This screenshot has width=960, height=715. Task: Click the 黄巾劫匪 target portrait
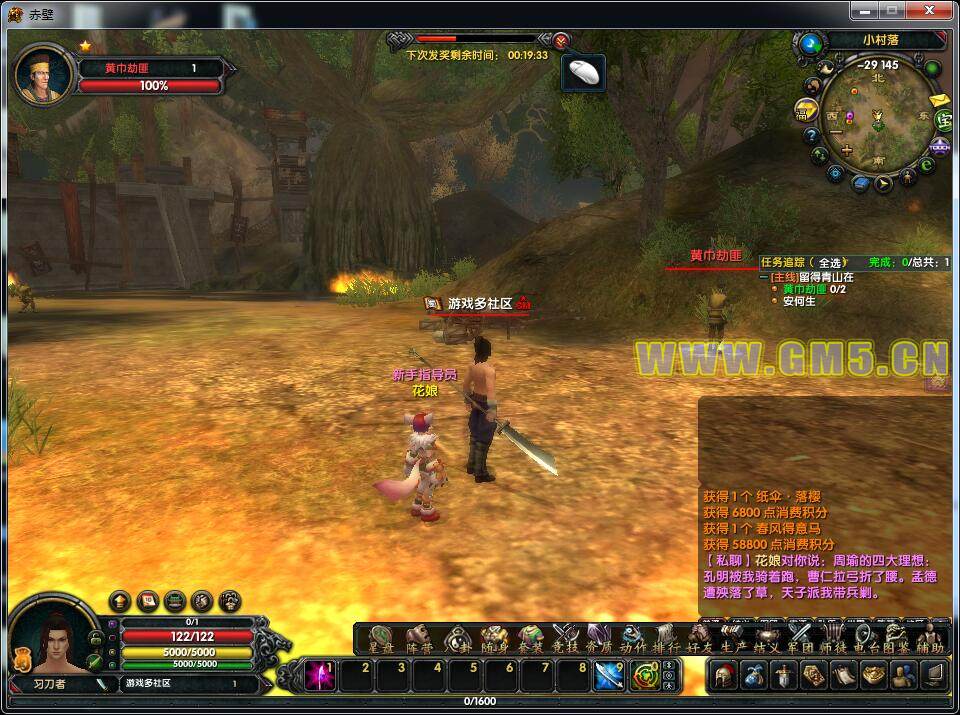[45, 75]
